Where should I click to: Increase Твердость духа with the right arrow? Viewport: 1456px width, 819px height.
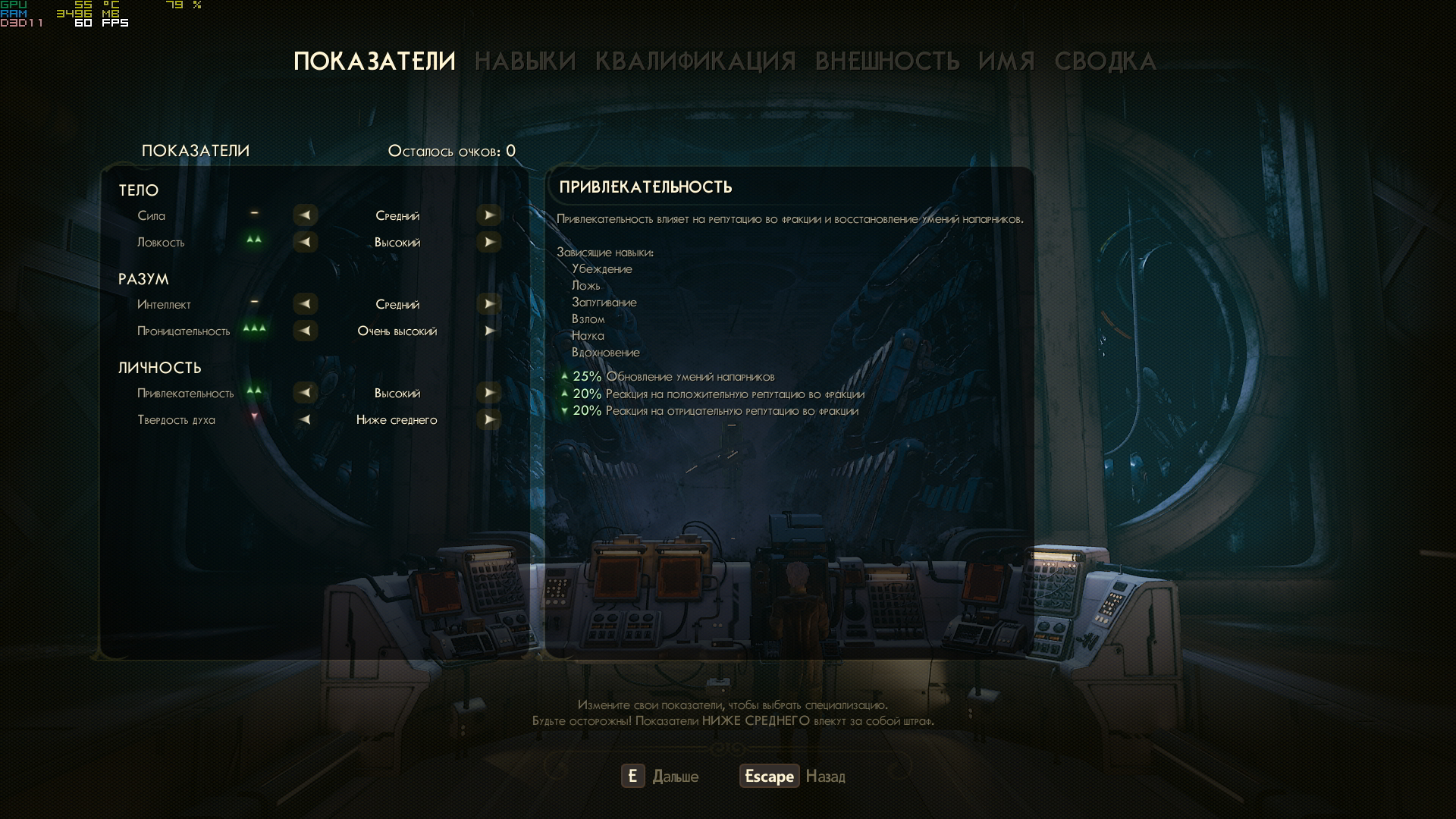[x=489, y=419]
